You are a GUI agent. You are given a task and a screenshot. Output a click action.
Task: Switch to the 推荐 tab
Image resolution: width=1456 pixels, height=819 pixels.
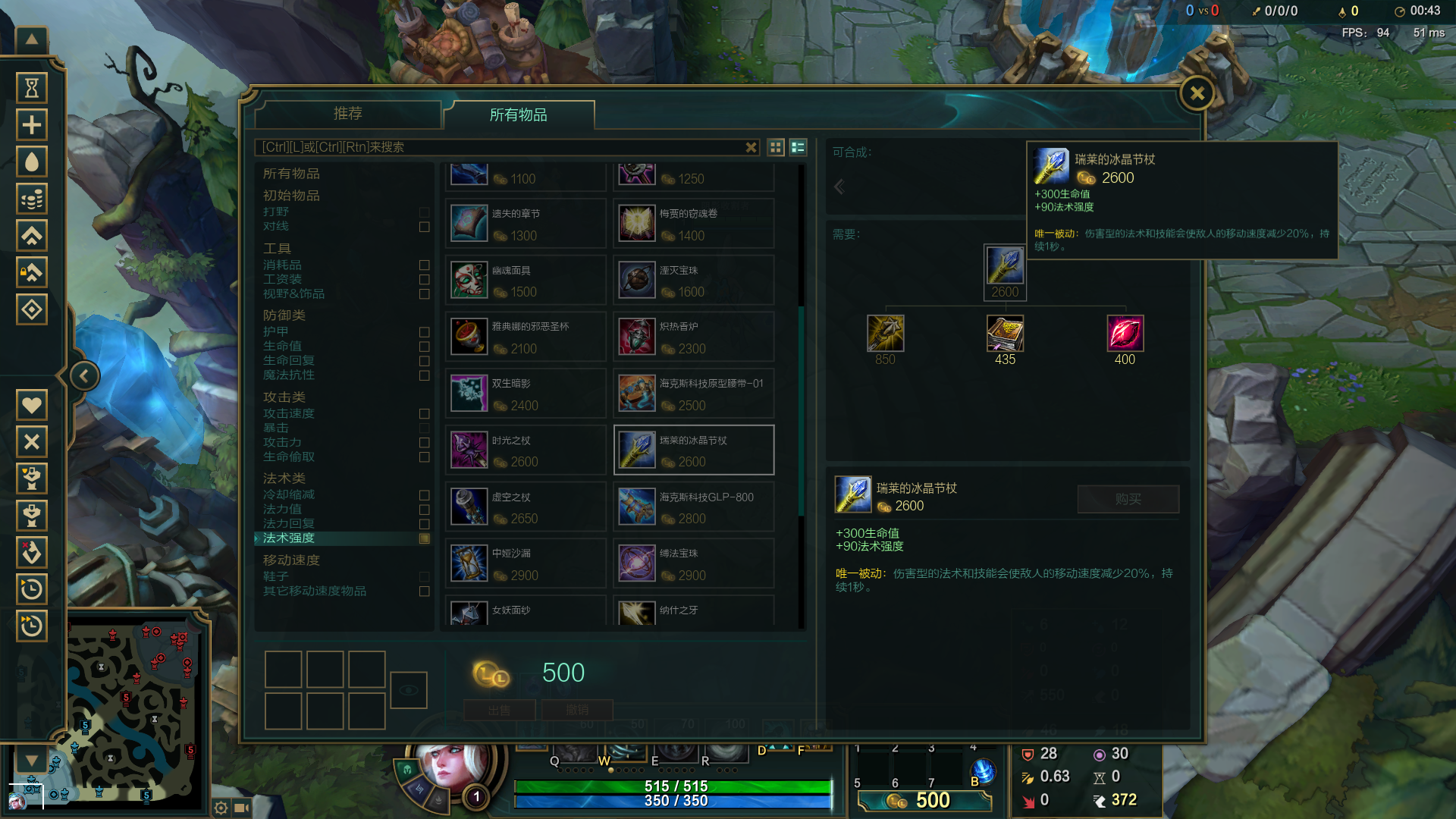(x=348, y=114)
